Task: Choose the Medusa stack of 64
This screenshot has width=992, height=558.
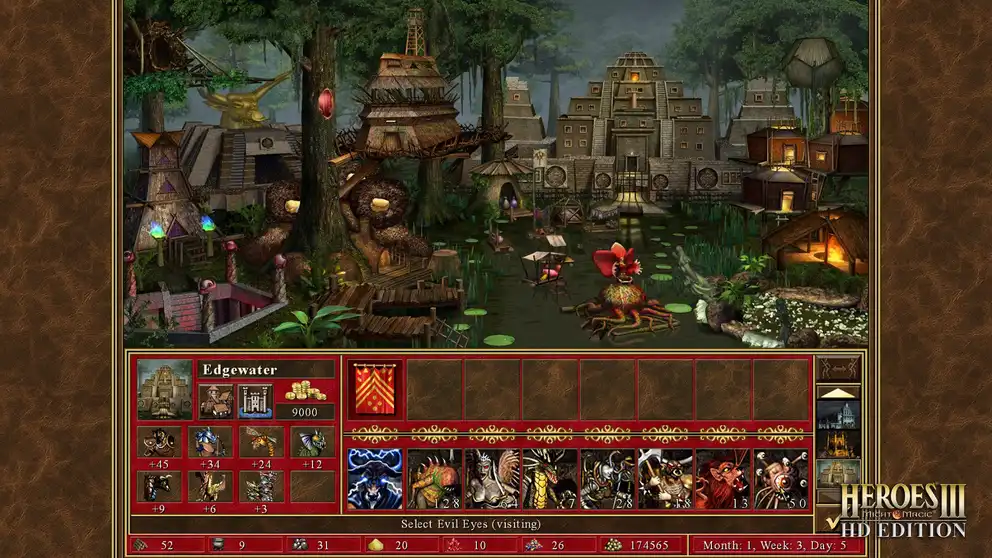Action: [x=492, y=479]
